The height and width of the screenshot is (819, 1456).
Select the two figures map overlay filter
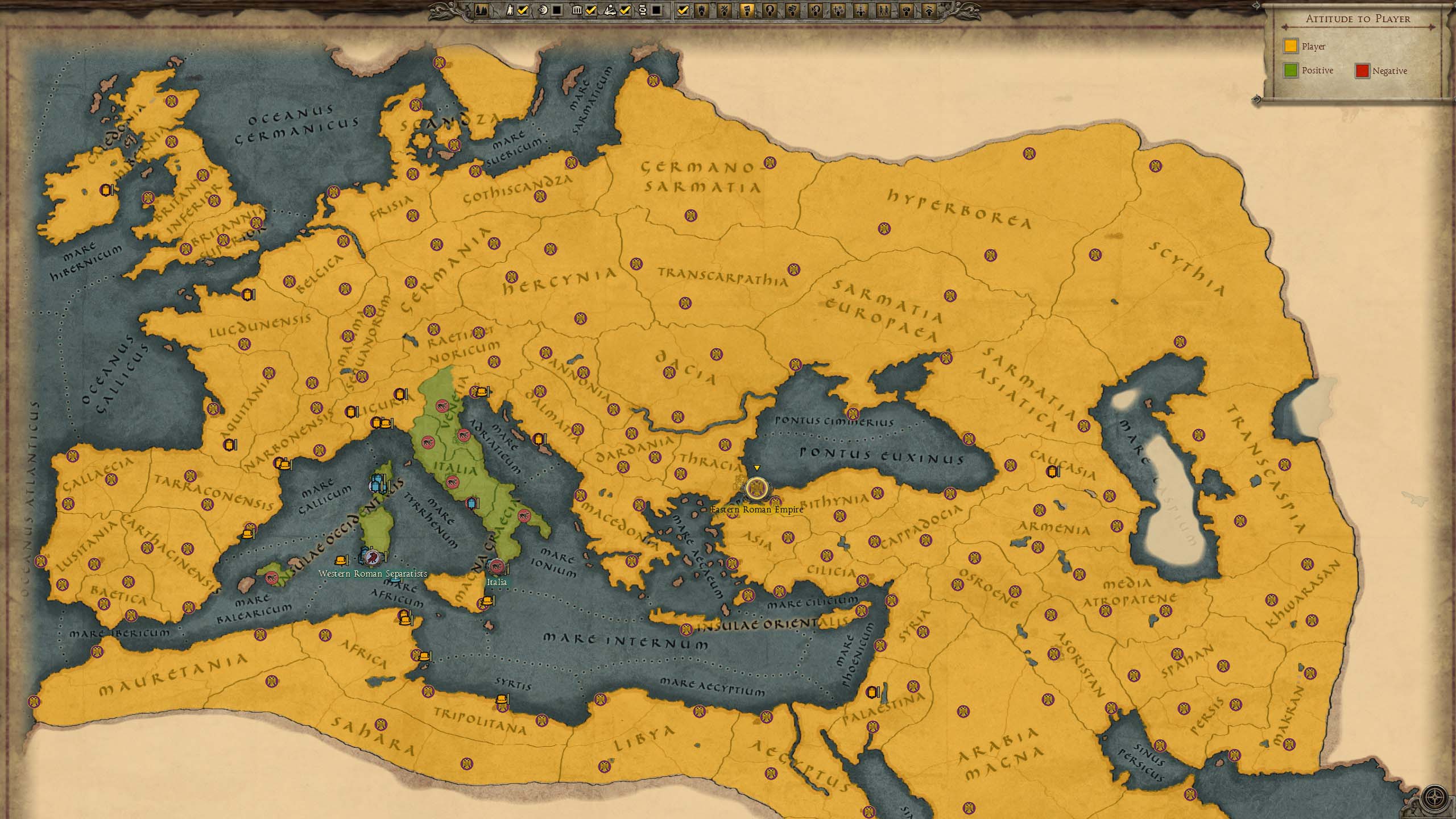(x=884, y=10)
